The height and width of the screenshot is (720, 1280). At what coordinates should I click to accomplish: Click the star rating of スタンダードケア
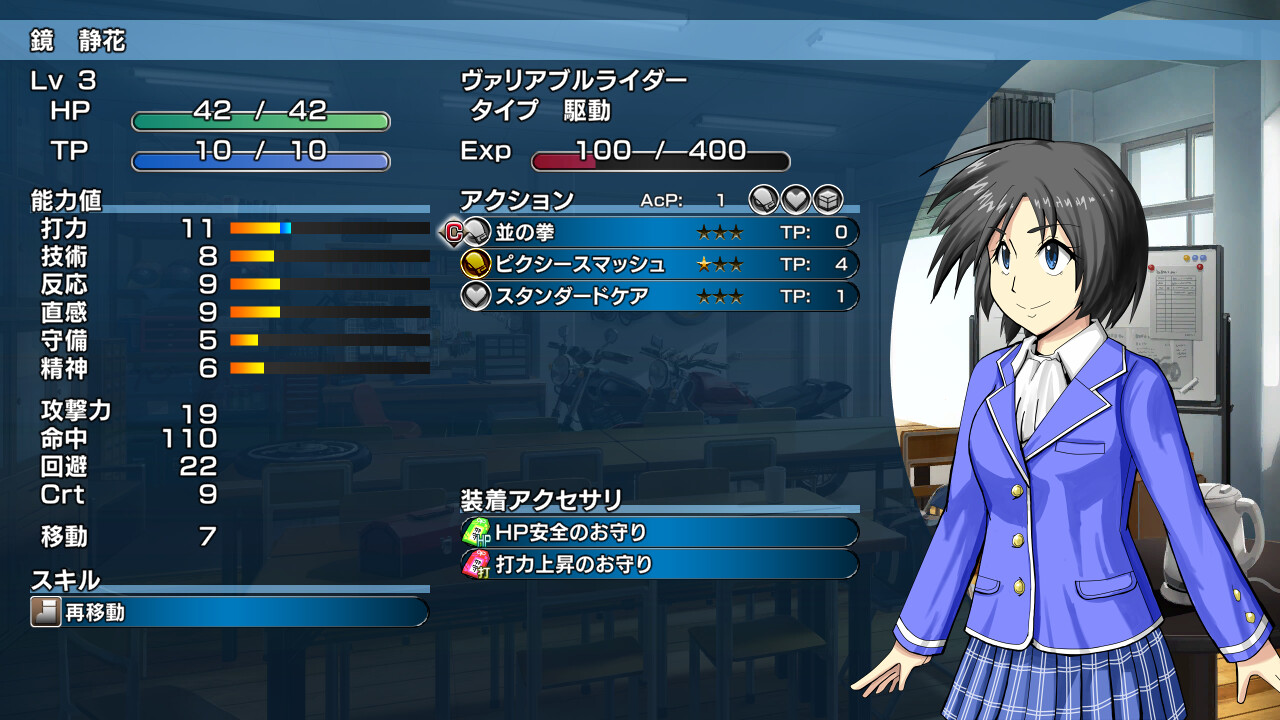click(x=721, y=294)
